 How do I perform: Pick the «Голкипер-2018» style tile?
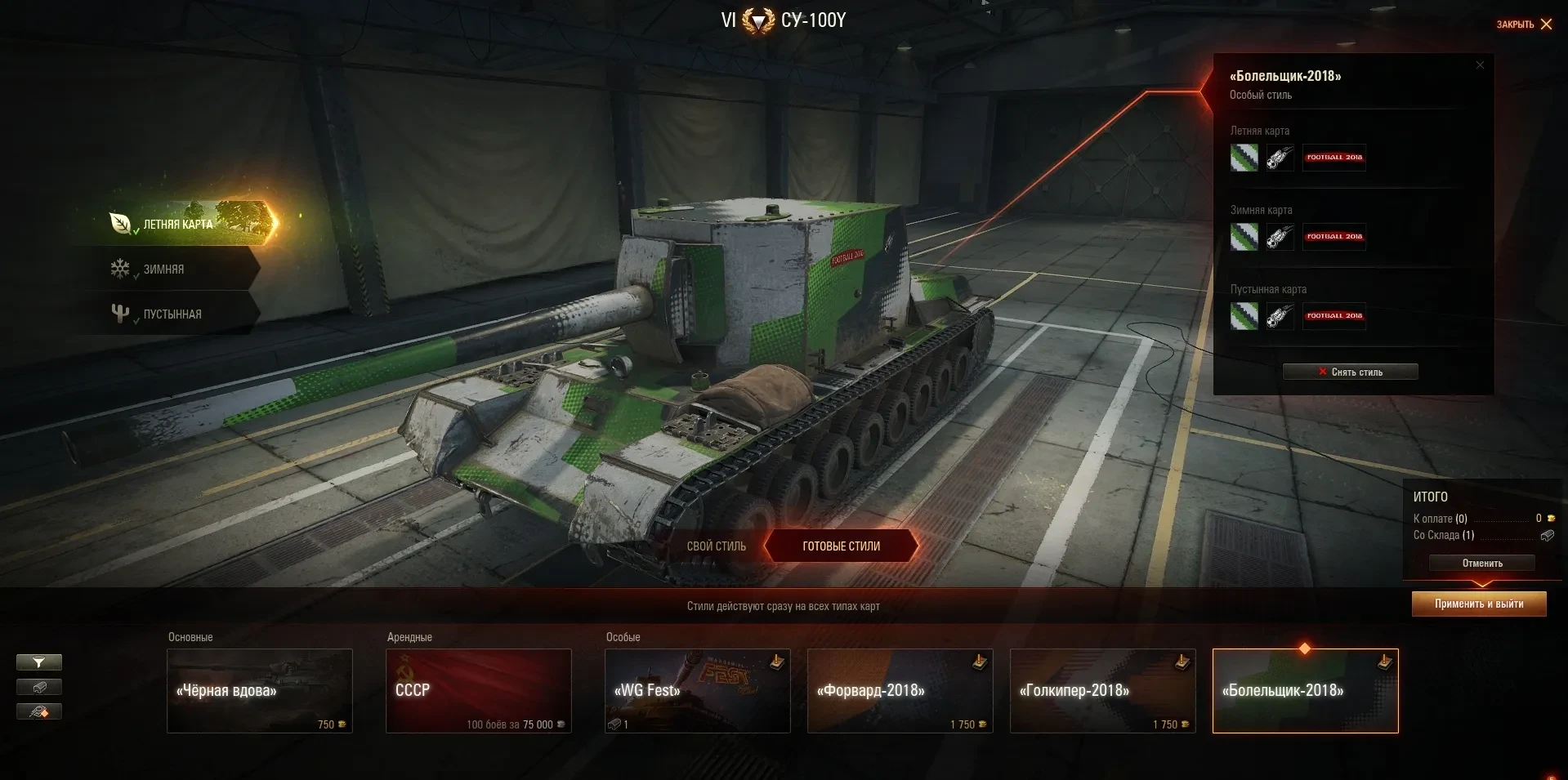[x=1102, y=691]
